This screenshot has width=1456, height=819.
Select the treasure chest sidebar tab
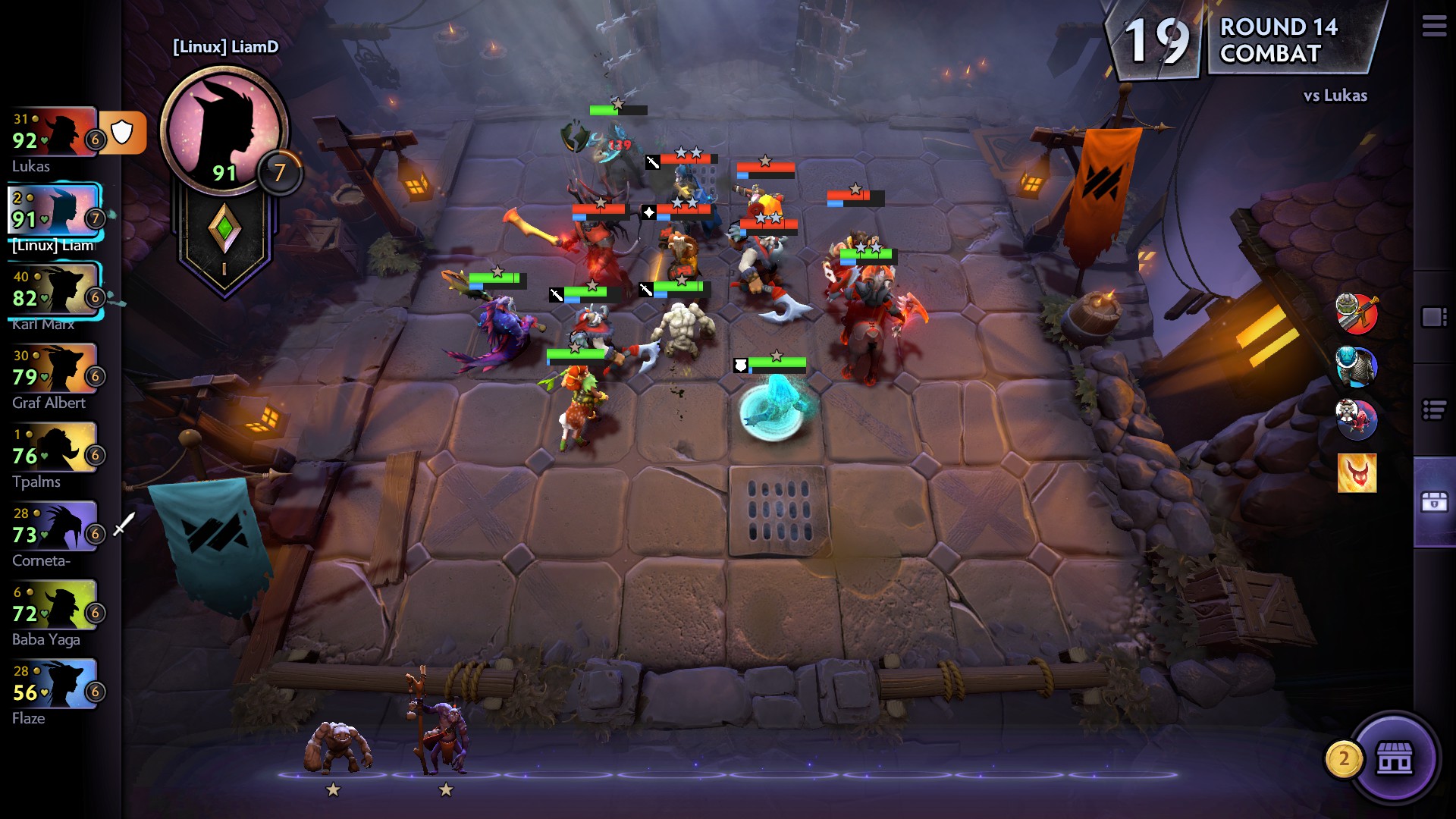click(1434, 502)
